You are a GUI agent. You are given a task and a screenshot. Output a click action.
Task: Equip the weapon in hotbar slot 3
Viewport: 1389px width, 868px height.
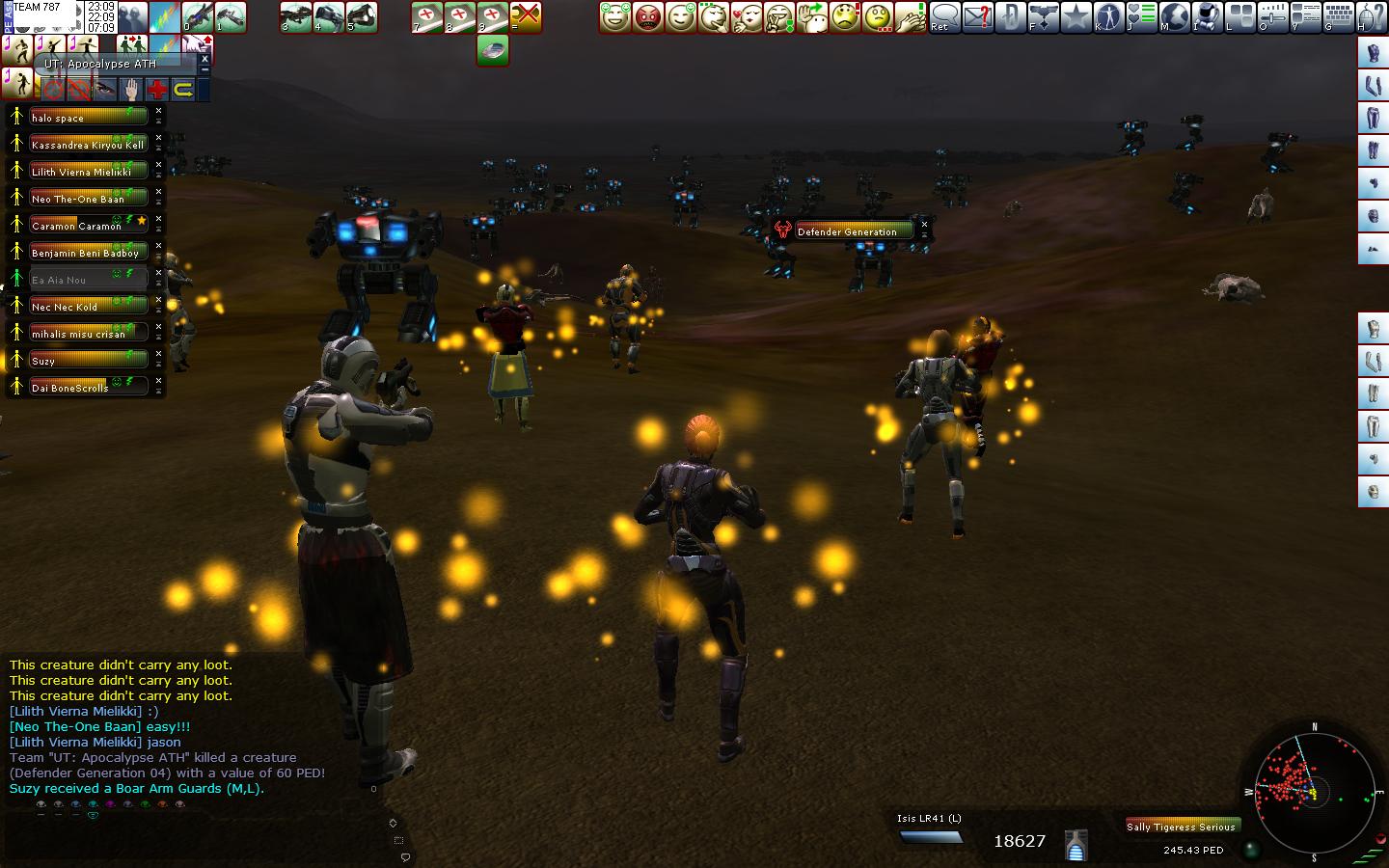[296, 17]
